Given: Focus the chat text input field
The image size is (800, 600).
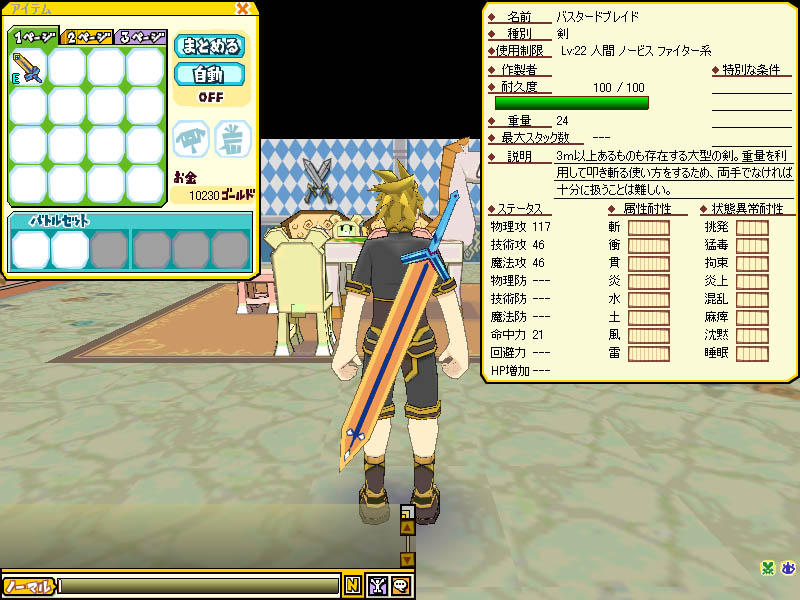Looking at the screenshot, I should click(x=200, y=586).
